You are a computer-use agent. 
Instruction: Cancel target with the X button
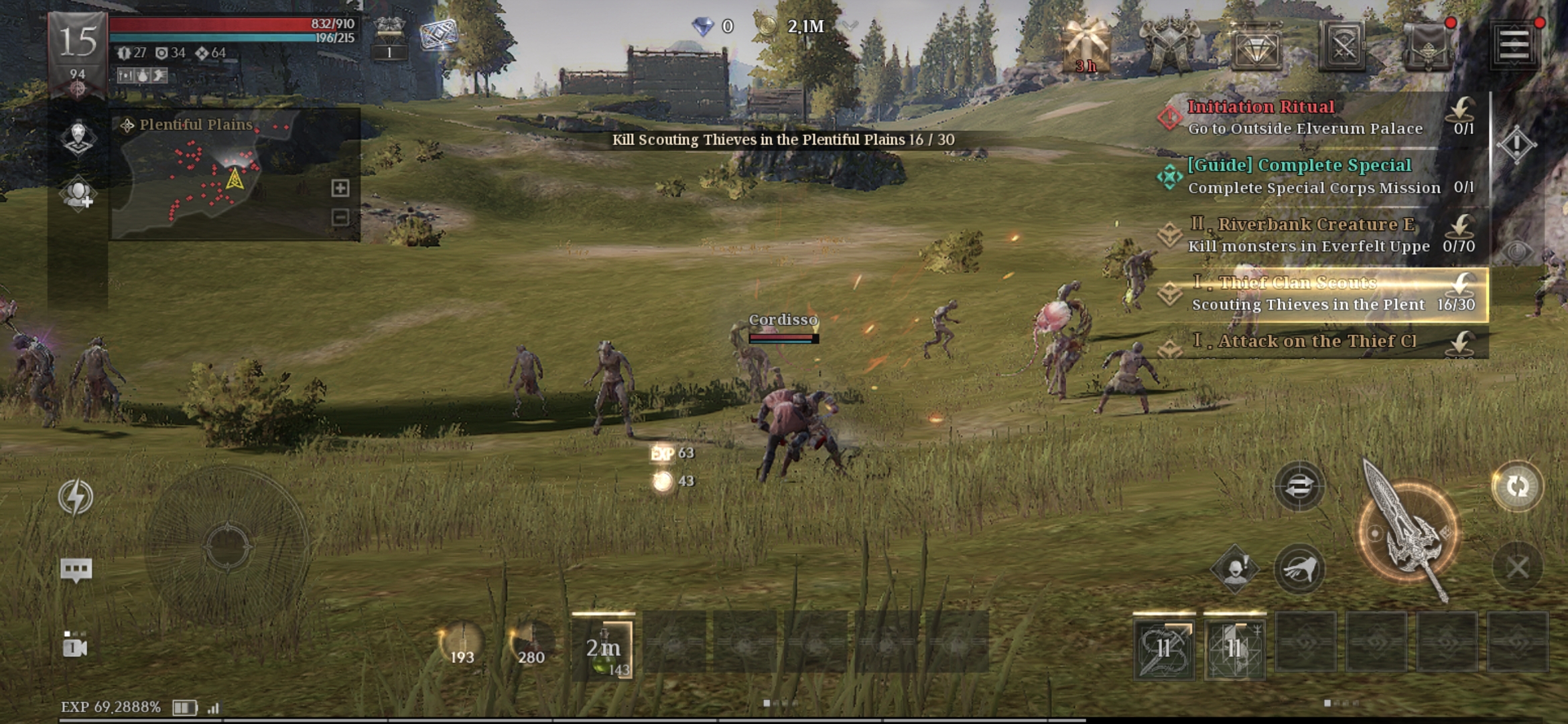coord(1518,568)
